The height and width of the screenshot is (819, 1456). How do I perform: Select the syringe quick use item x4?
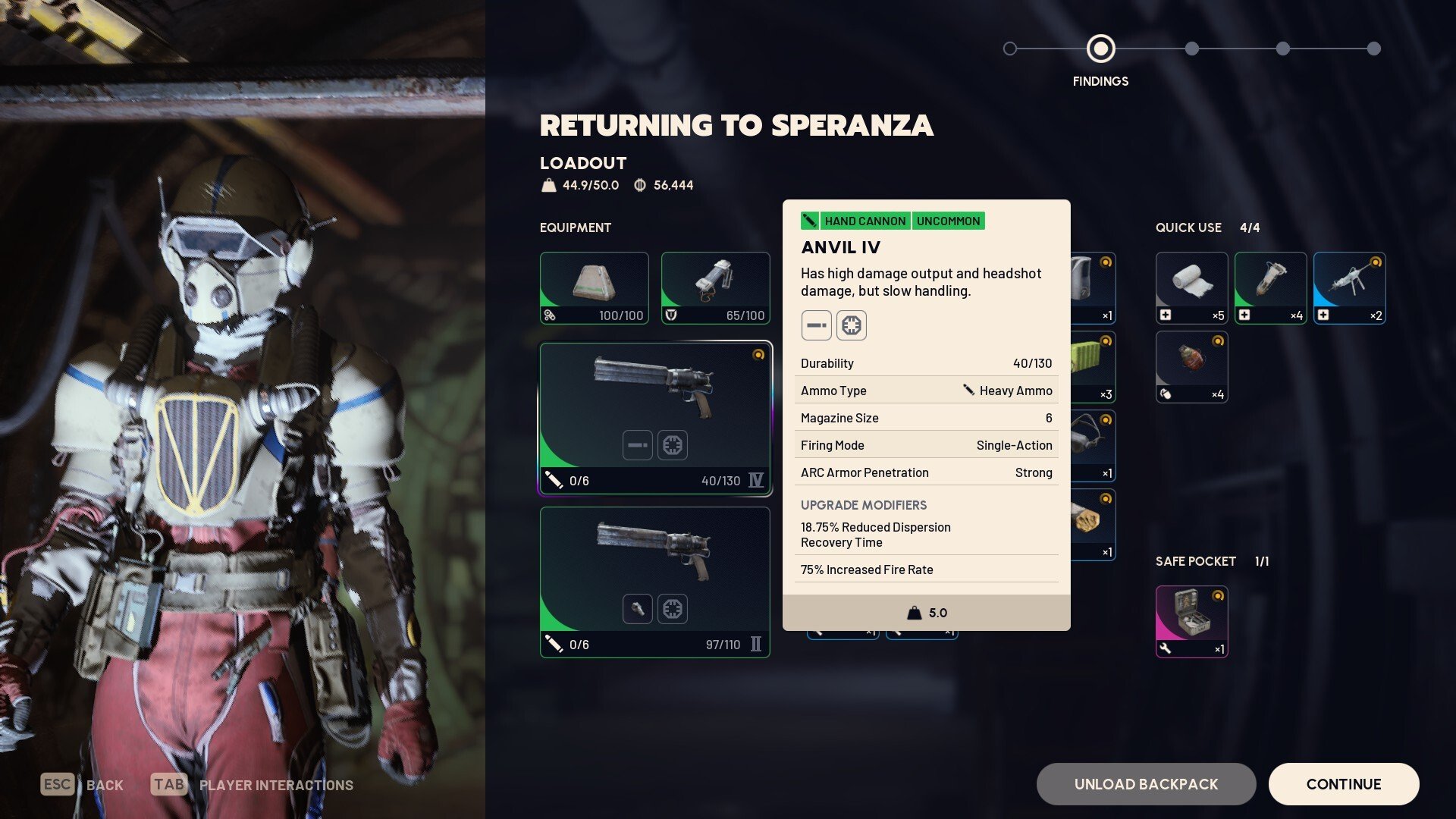(1270, 288)
